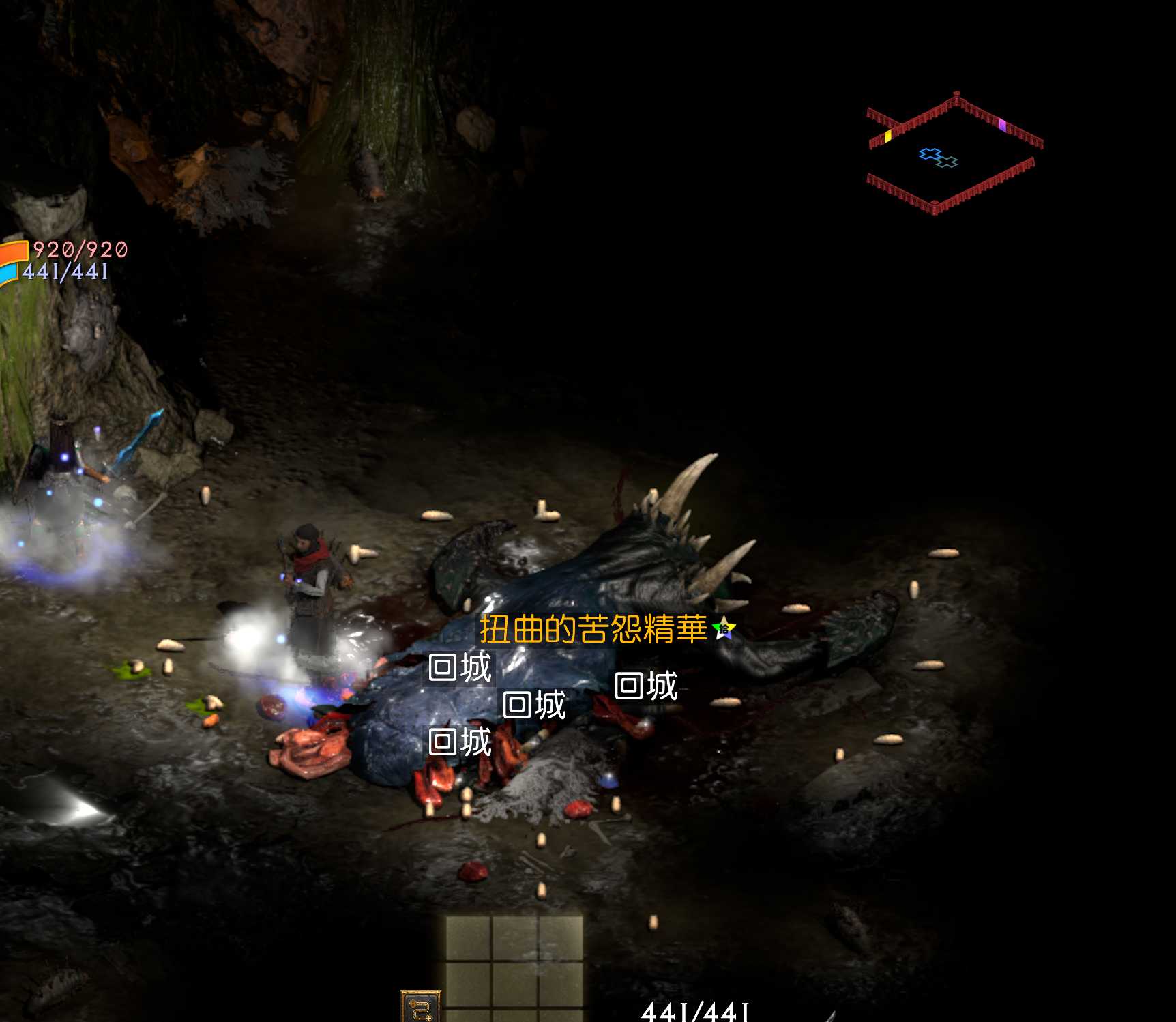Click the red-bordered minimap overlay
Screen dimensions: 1176x1022
click(954, 154)
